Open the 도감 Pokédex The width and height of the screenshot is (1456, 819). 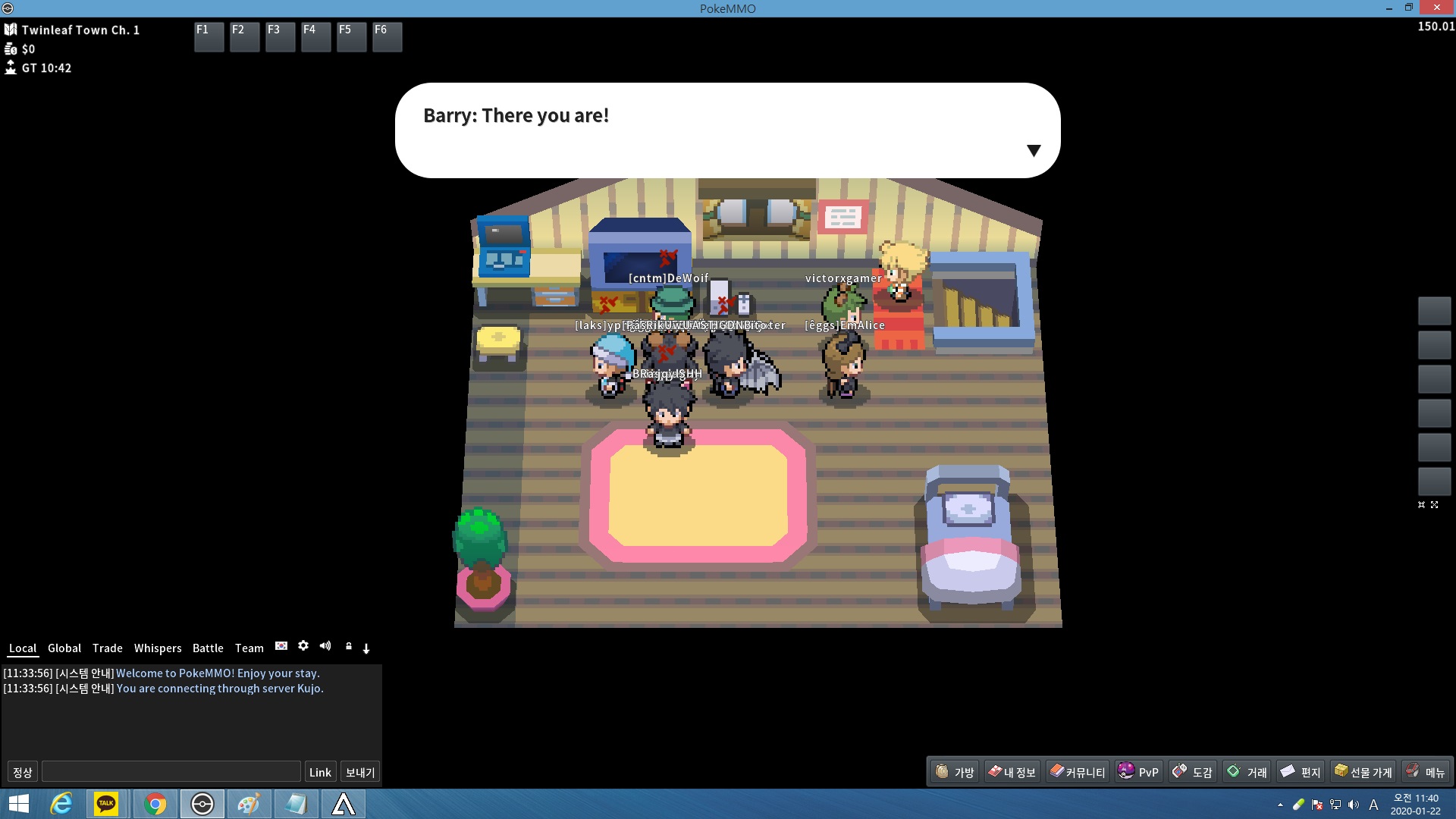[x=1193, y=772]
